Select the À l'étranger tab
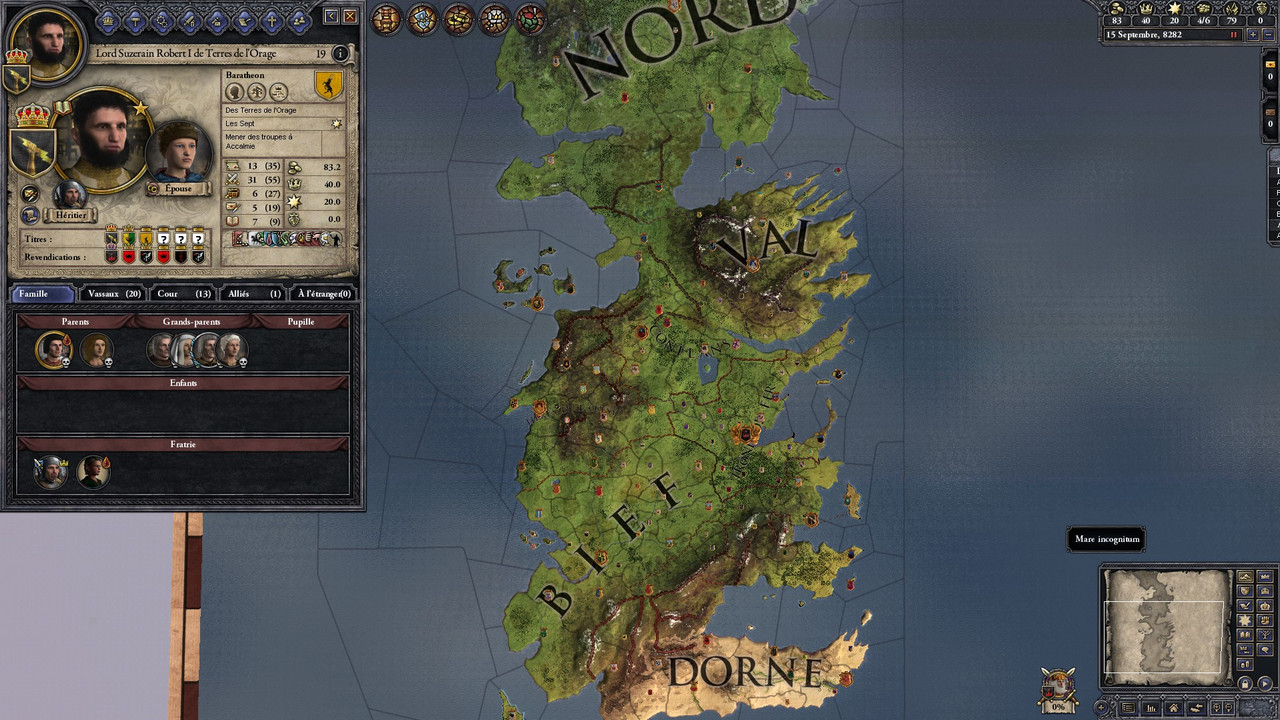 point(324,294)
